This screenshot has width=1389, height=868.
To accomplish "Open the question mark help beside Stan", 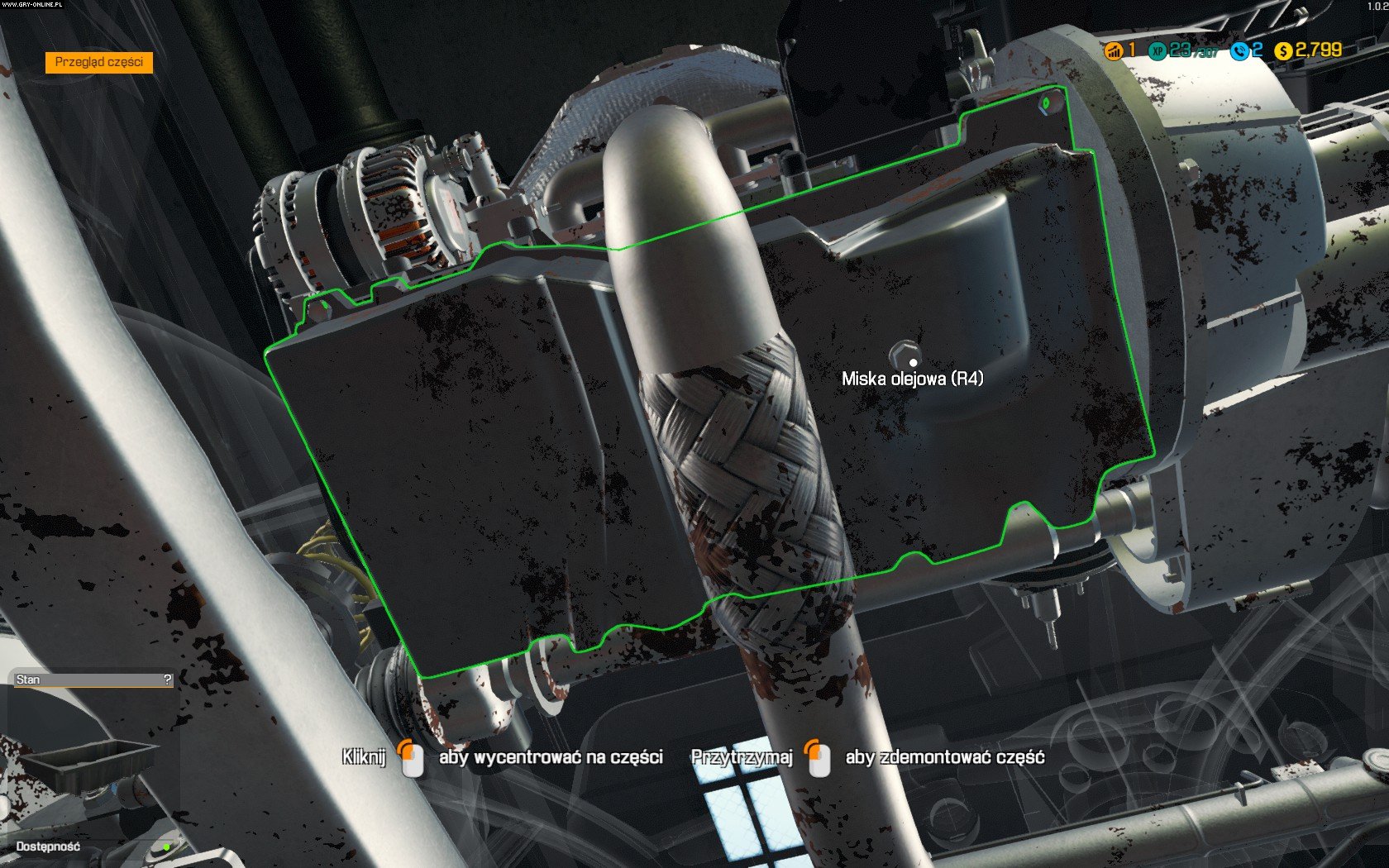I will [x=168, y=680].
